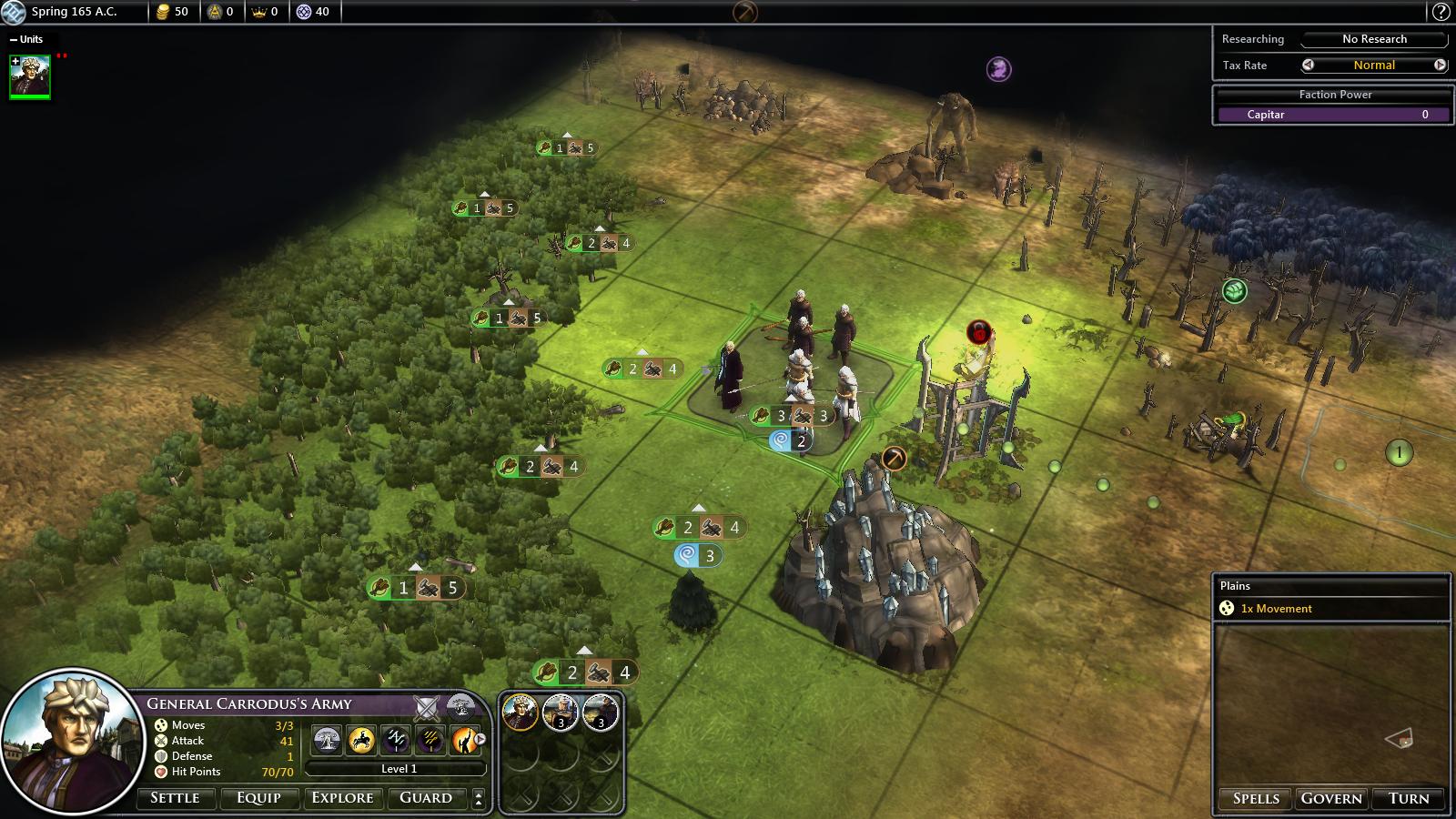
Task: Show more abilities with small arrow
Action: tap(480, 739)
